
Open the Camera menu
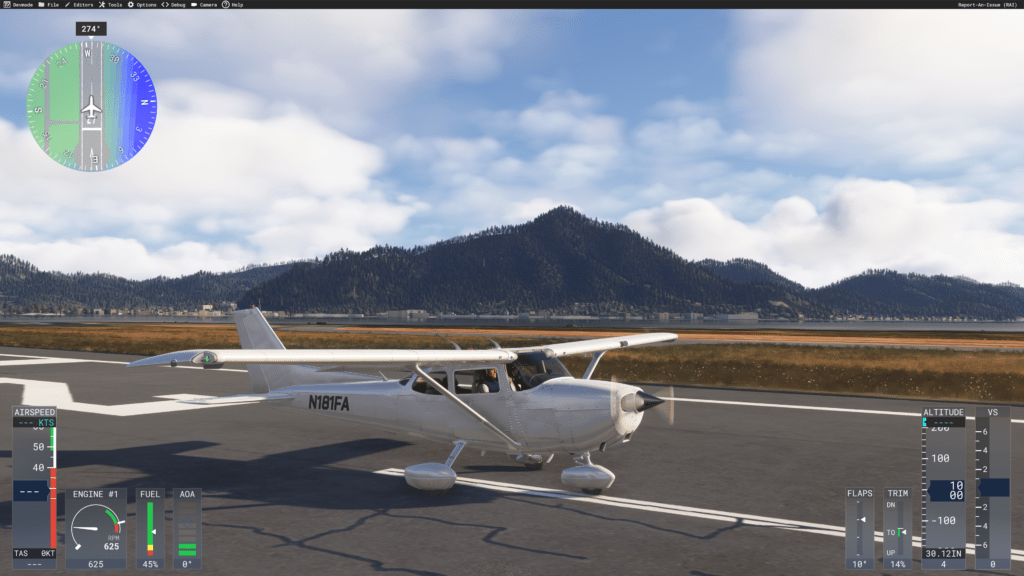point(207,4)
